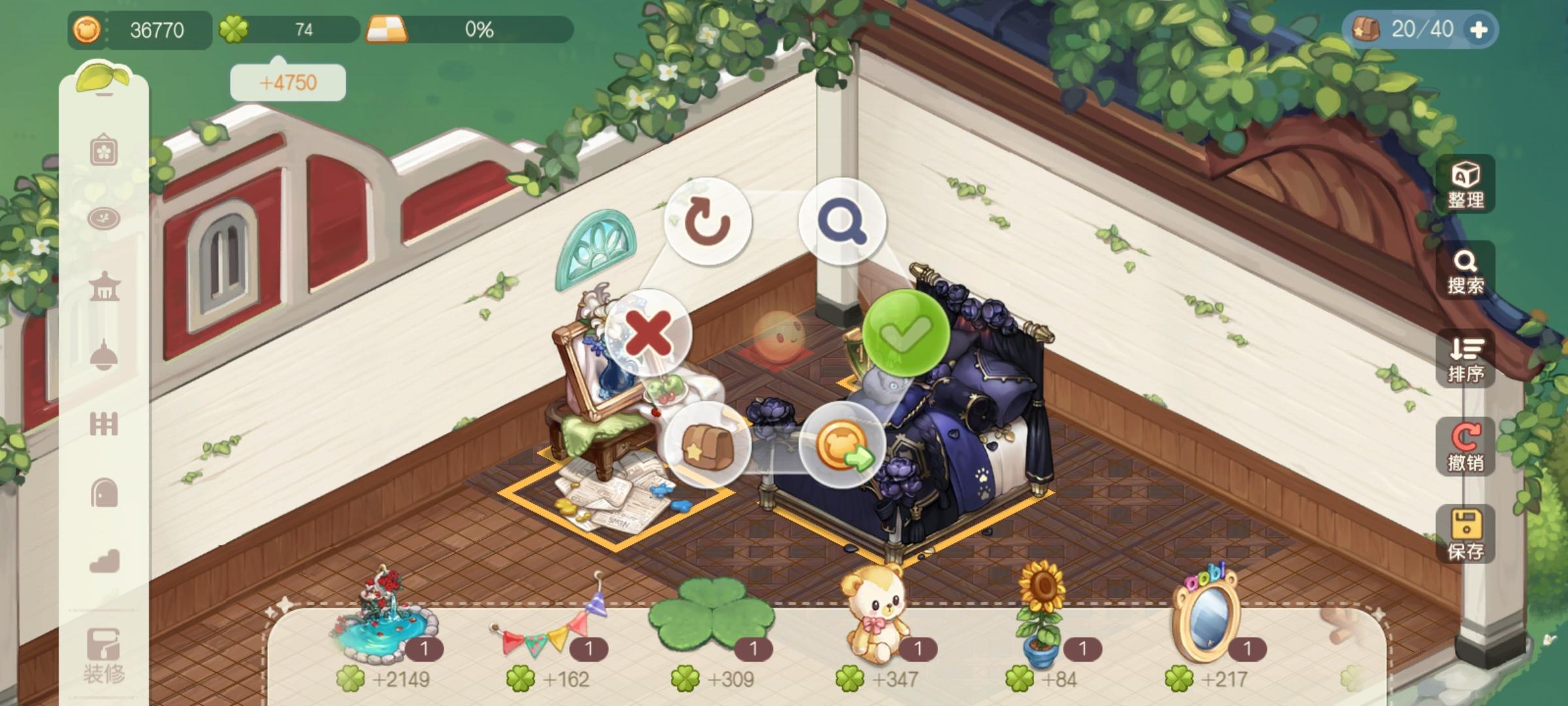Viewport: 1568px width, 706px height.
Task: Select the ceiling lamp category icon
Action: tap(105, 350)
